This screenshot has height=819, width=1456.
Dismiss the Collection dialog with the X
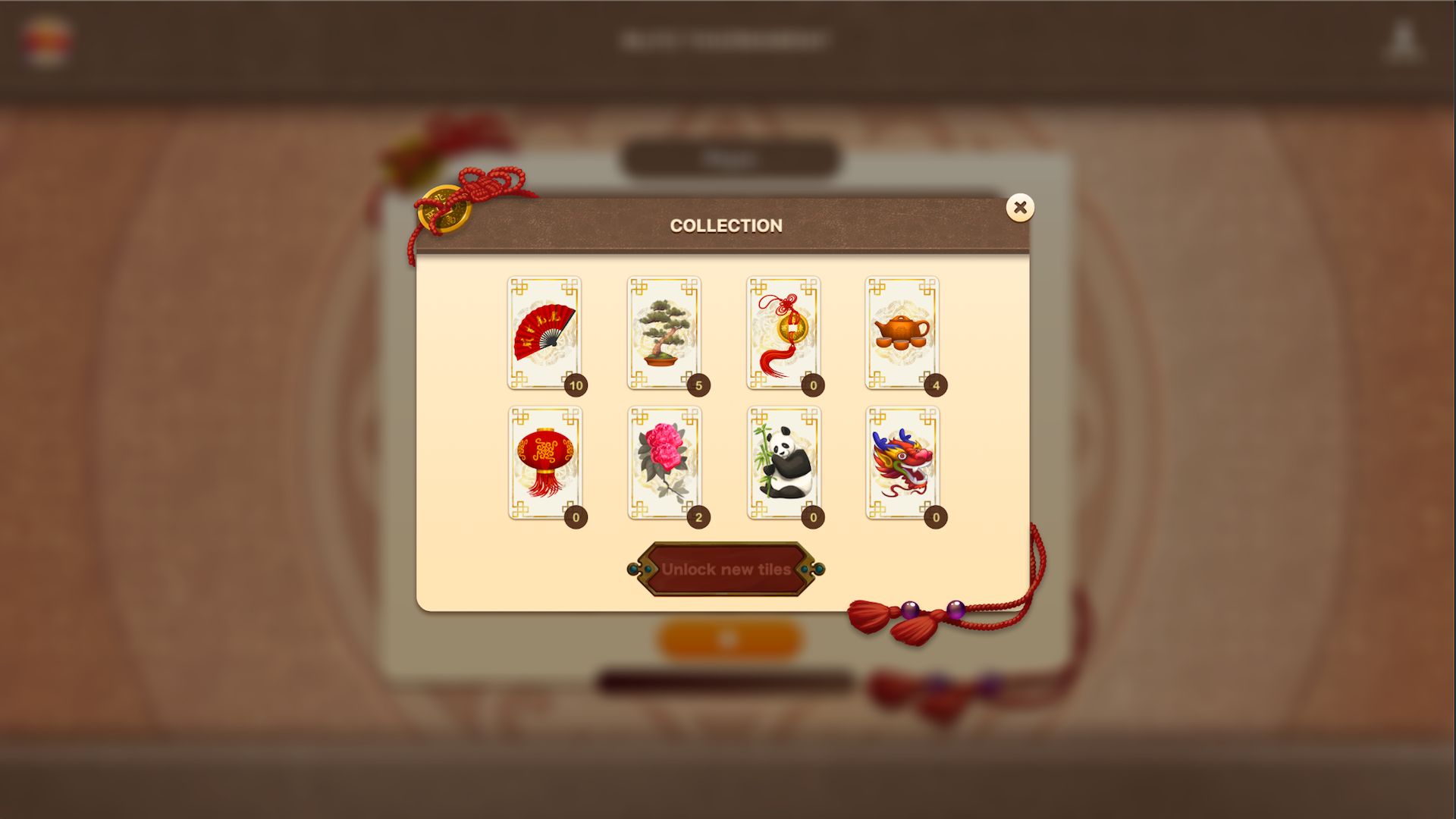(x=1020, y=208)
